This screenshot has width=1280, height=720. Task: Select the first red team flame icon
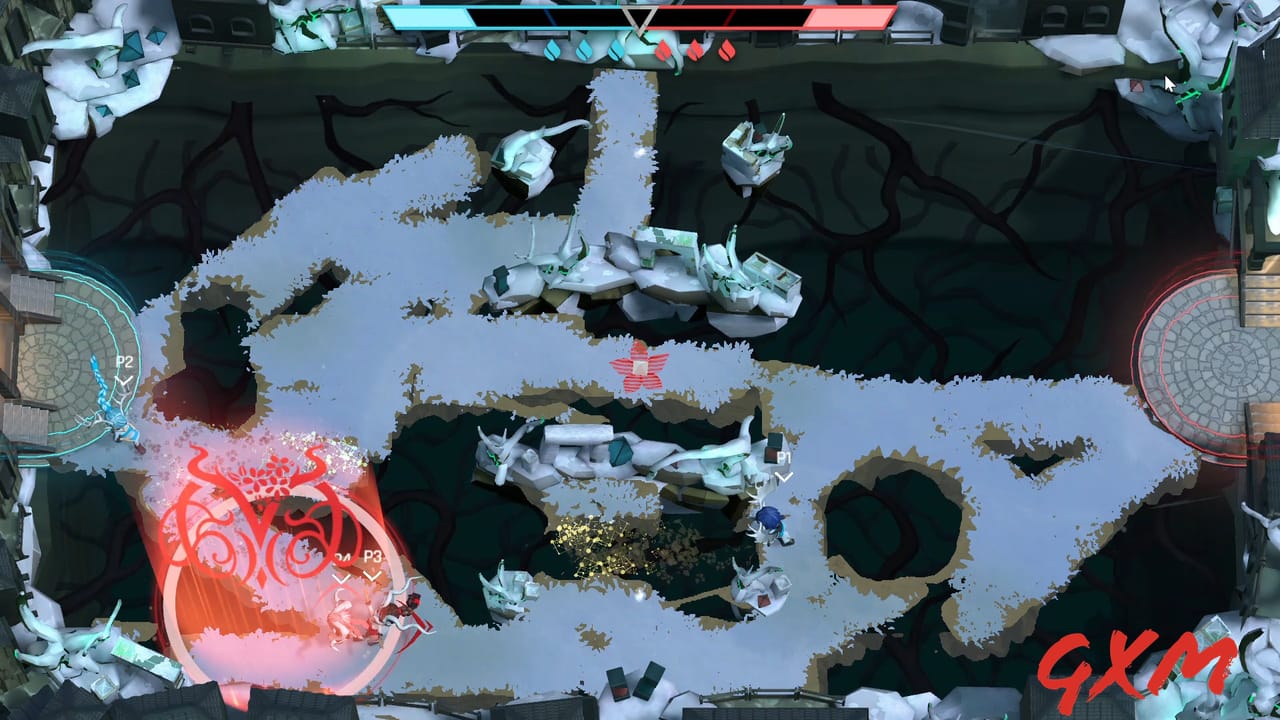point(665,48)
